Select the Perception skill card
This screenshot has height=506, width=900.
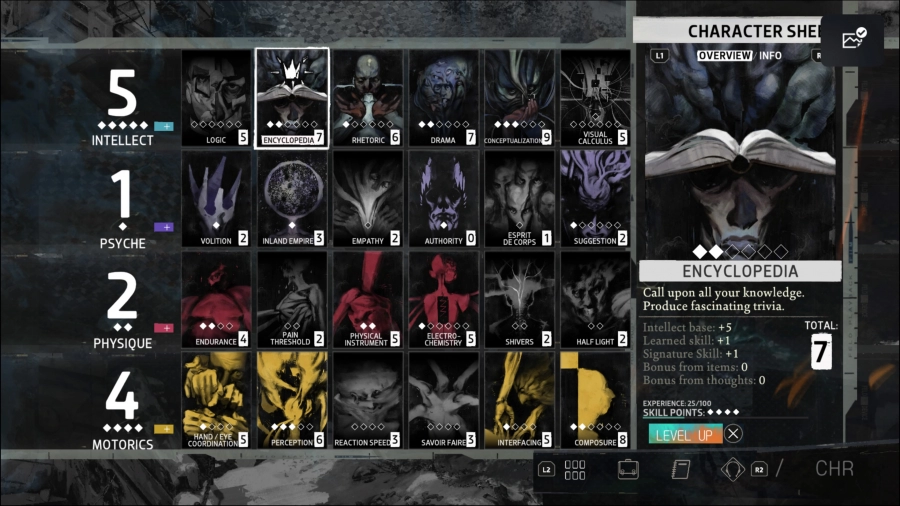(292, 399)
